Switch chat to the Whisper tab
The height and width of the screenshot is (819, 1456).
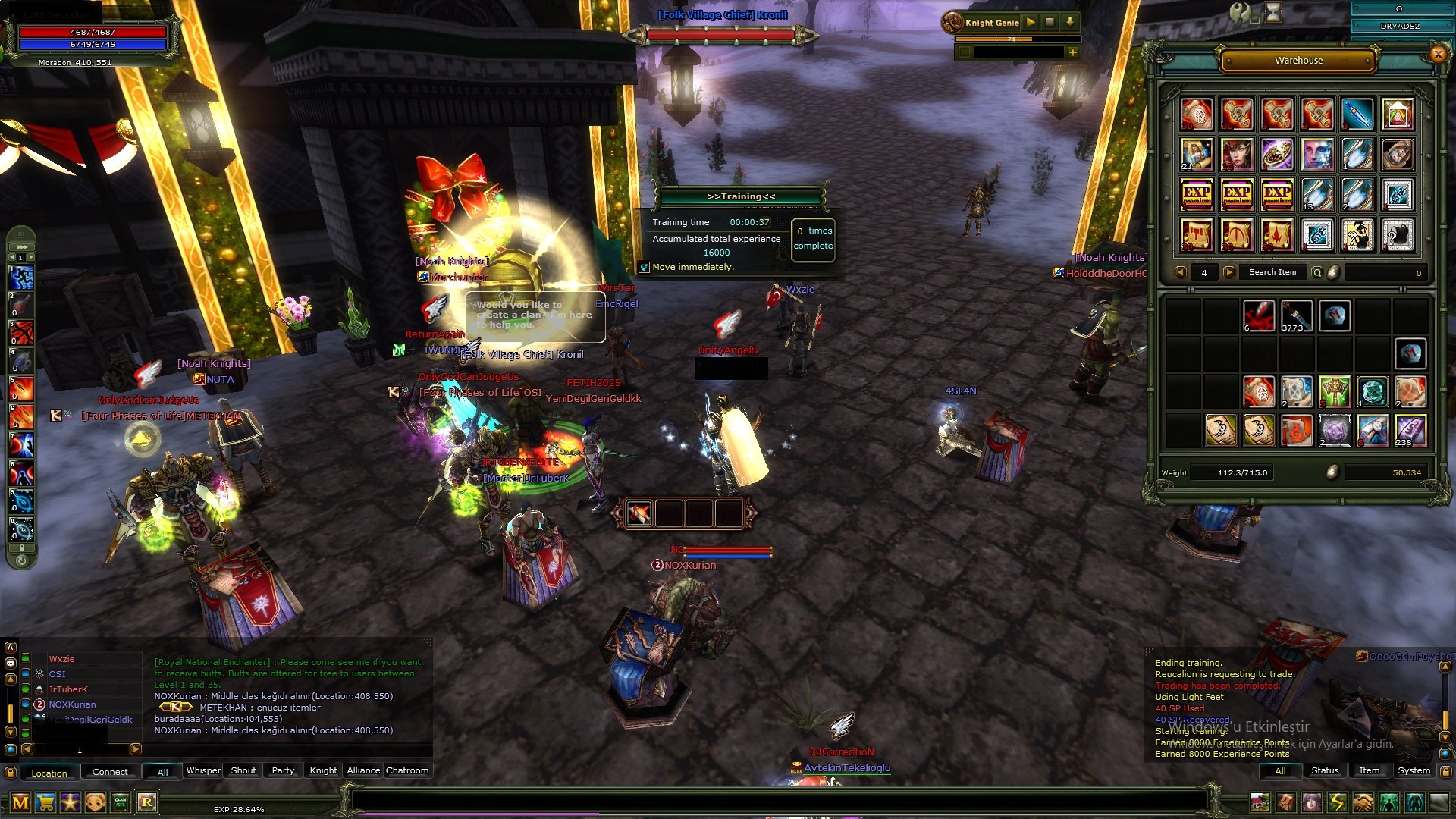click(203, 770)
